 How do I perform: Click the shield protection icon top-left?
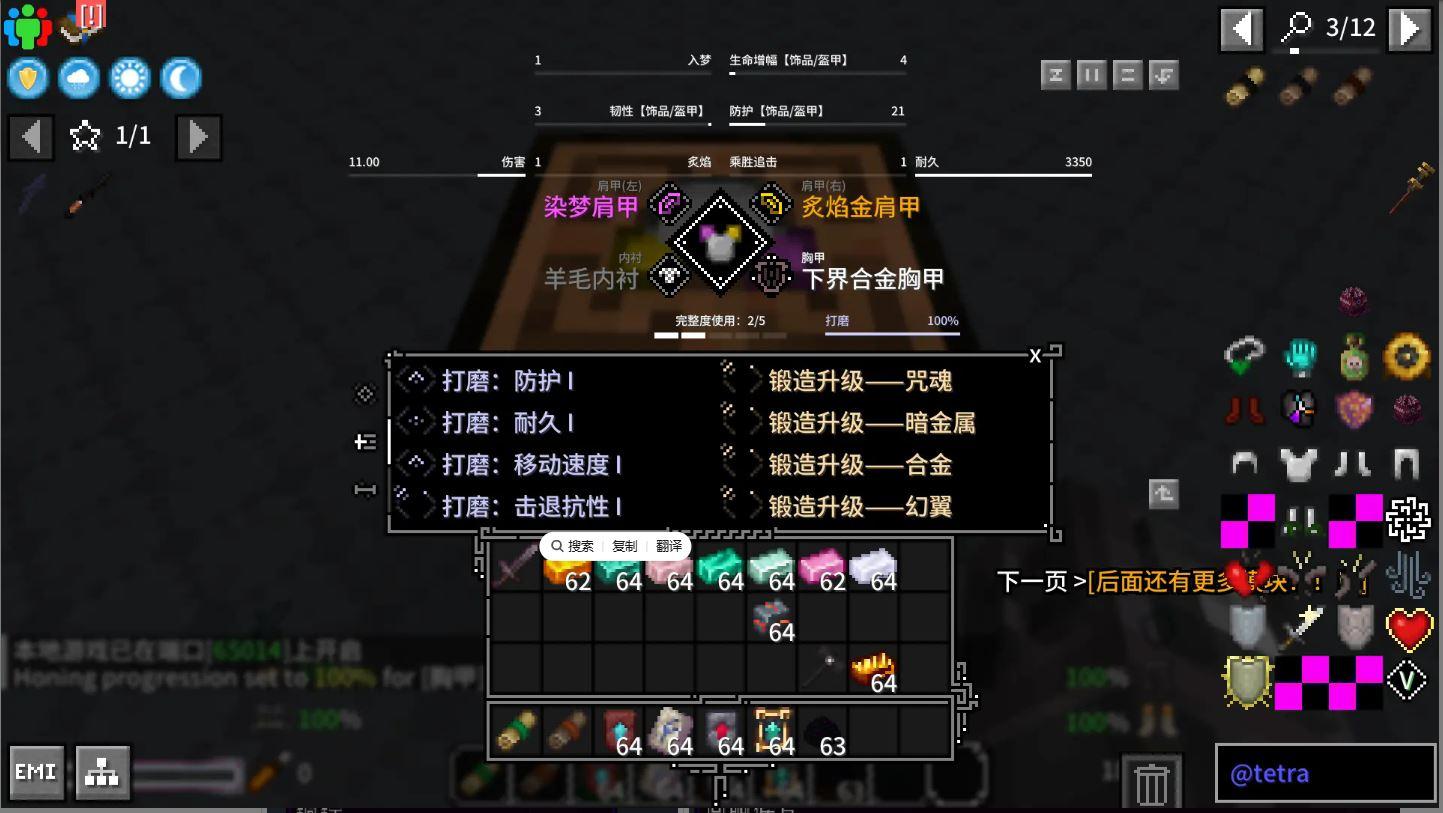coord(27,77)
